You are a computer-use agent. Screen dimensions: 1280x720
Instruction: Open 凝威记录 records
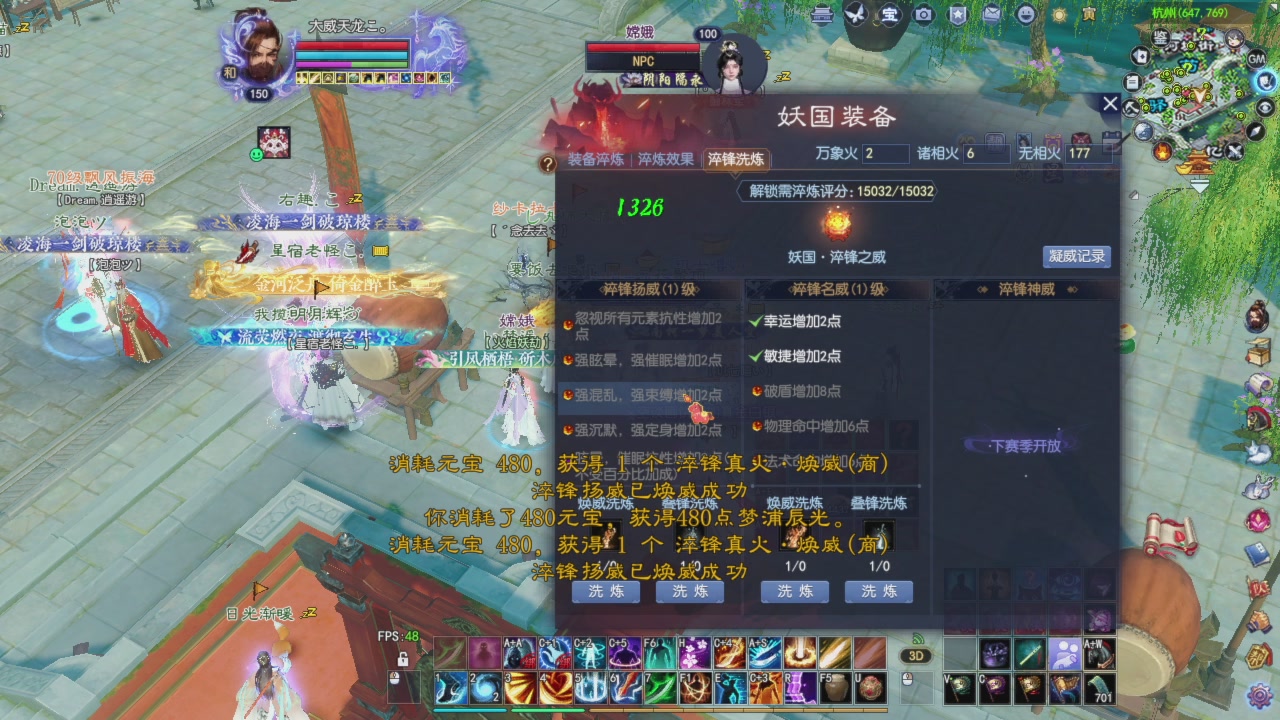[1075, 257]
